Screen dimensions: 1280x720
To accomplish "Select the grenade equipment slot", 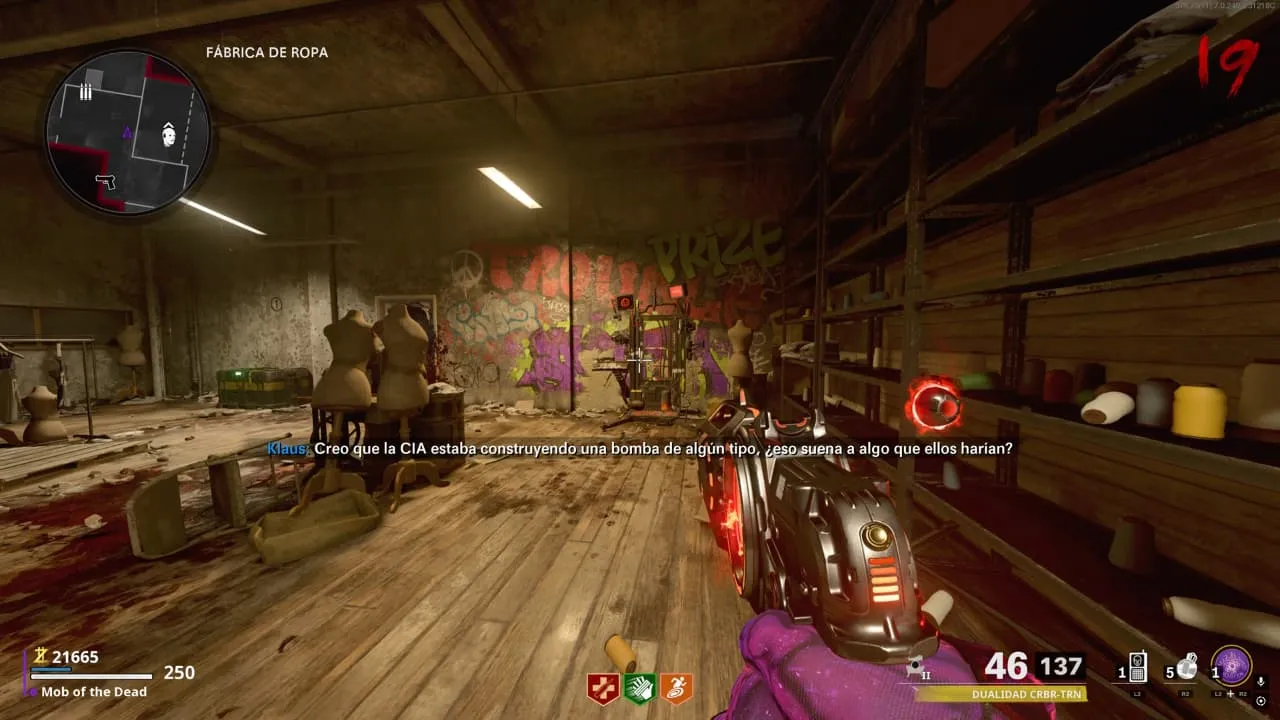I will 1187,667.
